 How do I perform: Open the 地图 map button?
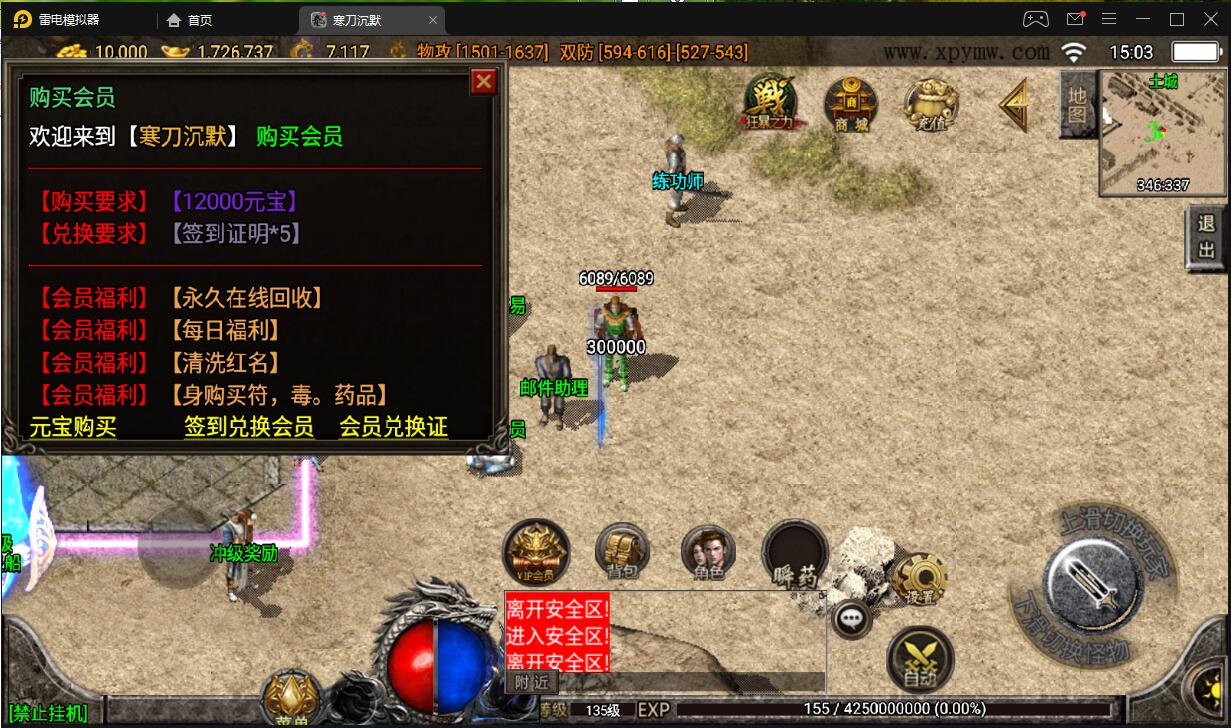pyautogui.click(x=1077, y=103)
